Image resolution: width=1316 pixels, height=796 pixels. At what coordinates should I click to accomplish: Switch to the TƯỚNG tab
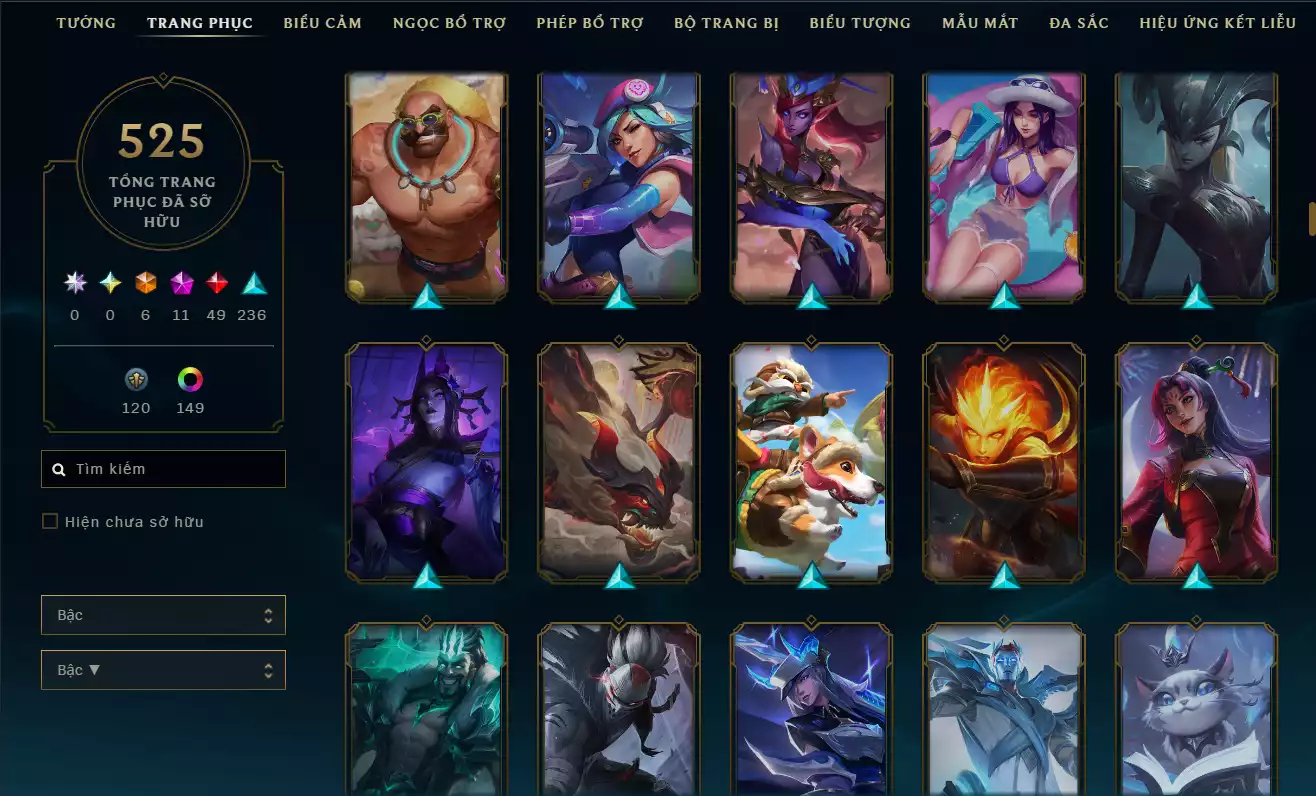click(86, 22)
